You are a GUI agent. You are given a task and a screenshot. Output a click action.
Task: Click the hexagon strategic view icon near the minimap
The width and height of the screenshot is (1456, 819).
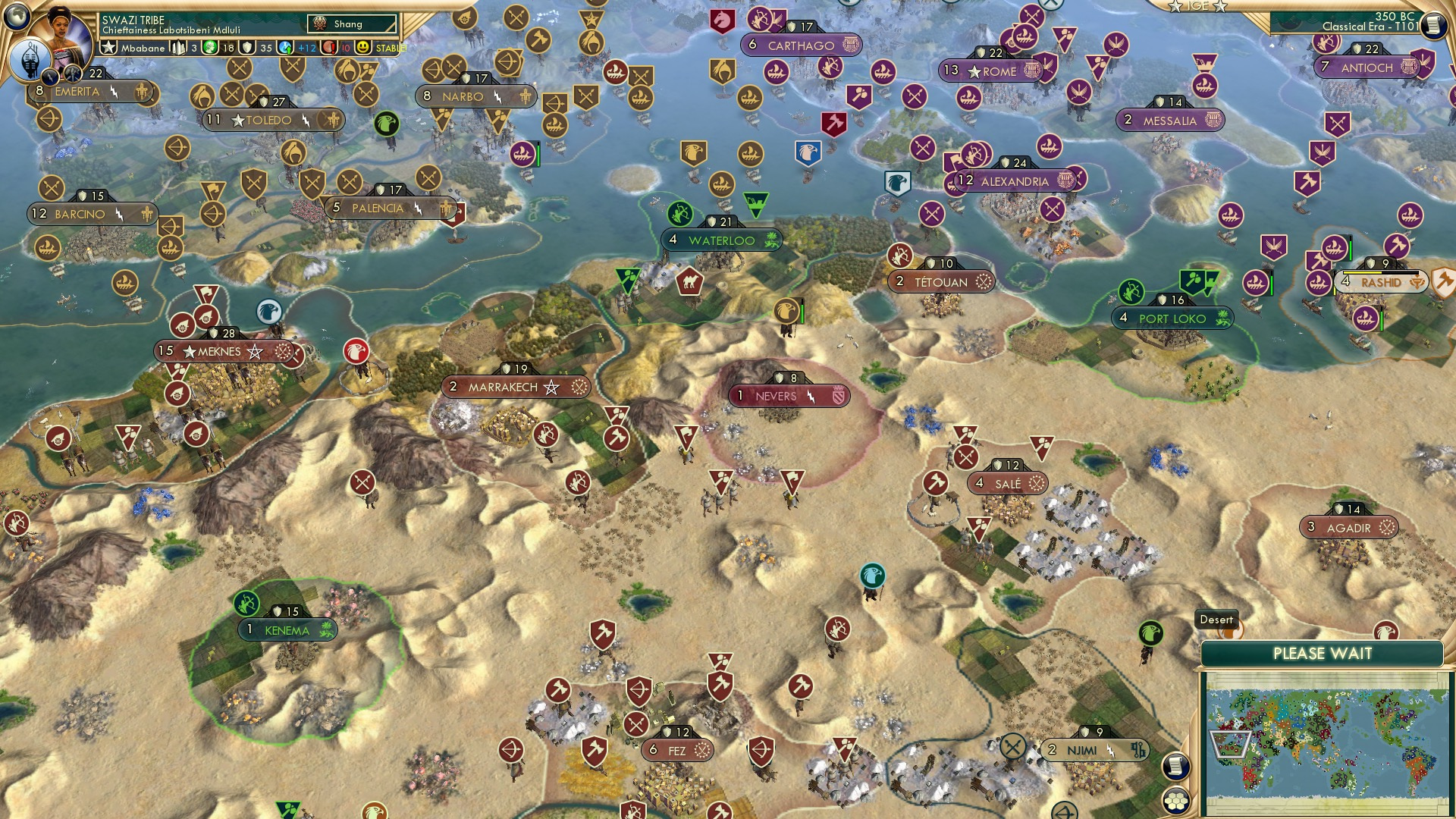click(x=1175, y=801)
